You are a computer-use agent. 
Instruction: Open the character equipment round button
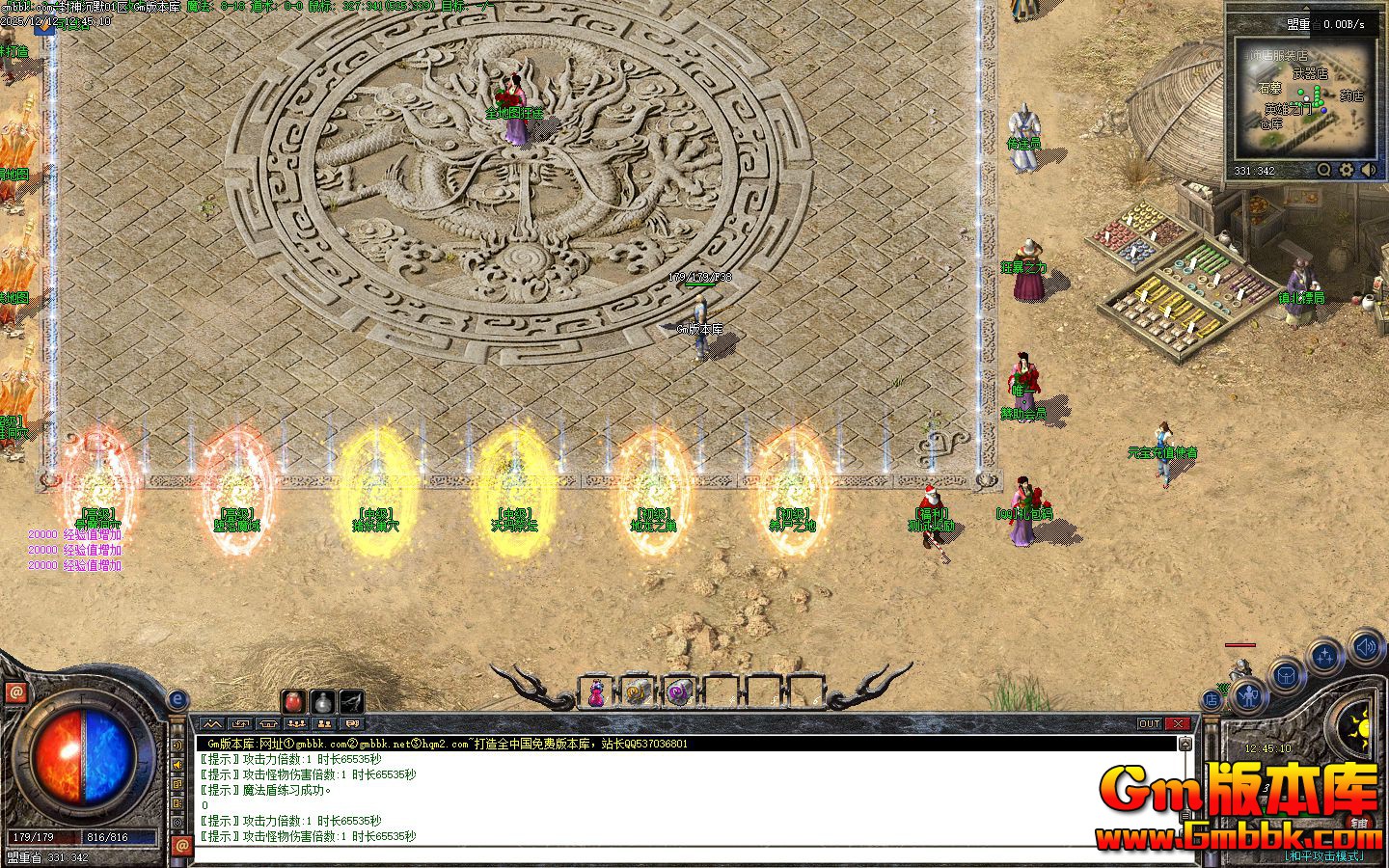tap(1248, 694)
